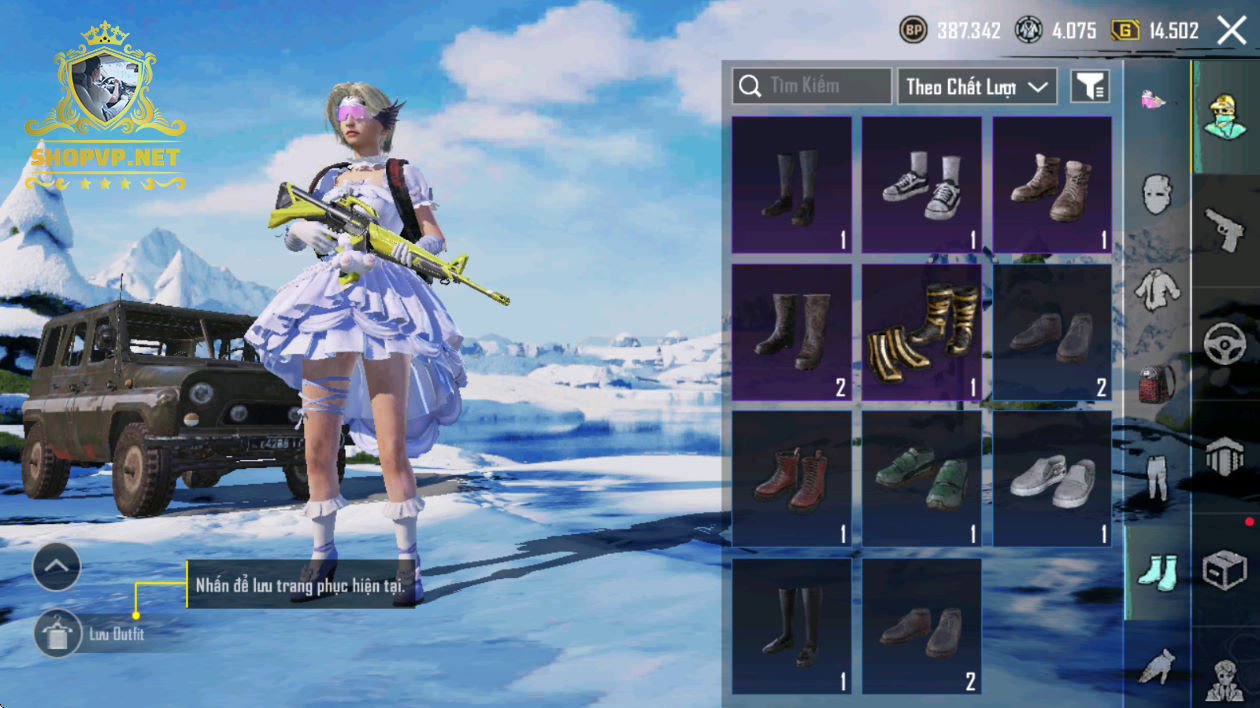
Task: Switch to the mask category tab
Action: tap(1156, 192)
